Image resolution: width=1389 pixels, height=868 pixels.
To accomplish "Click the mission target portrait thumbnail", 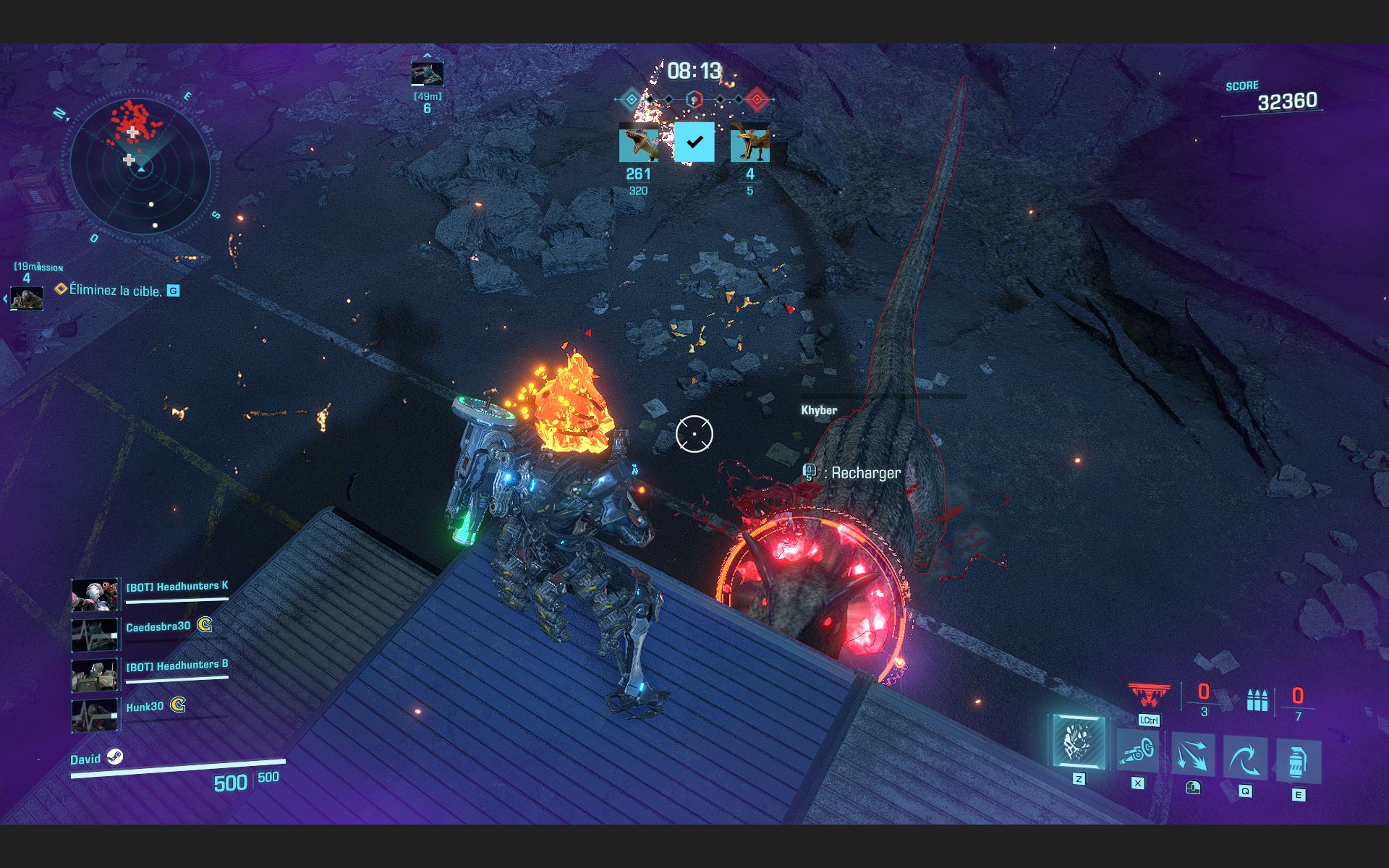I will [27, 297].
